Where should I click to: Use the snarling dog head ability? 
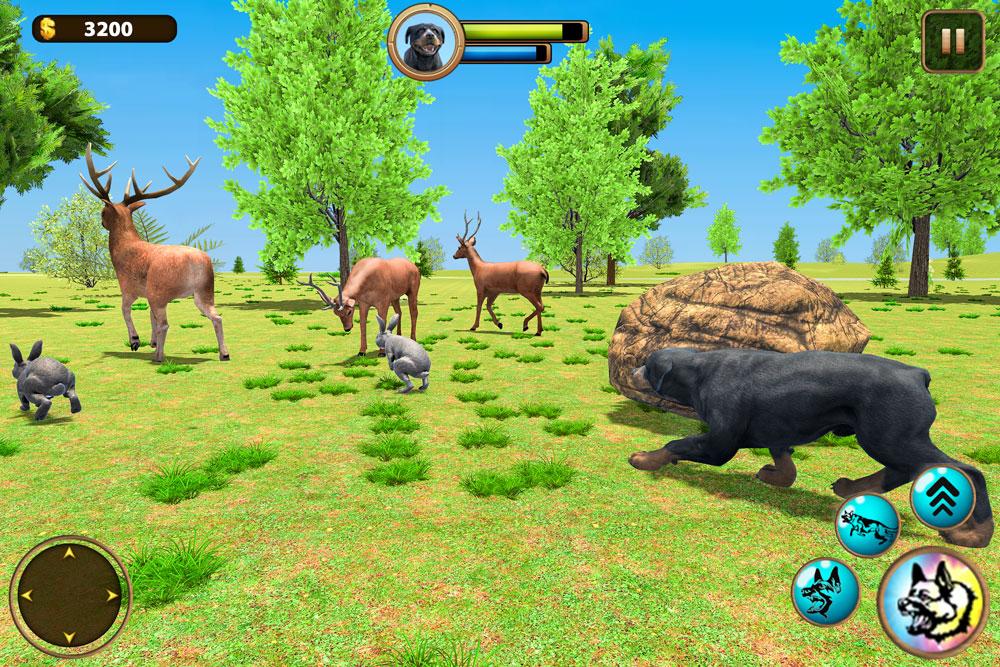825,591
